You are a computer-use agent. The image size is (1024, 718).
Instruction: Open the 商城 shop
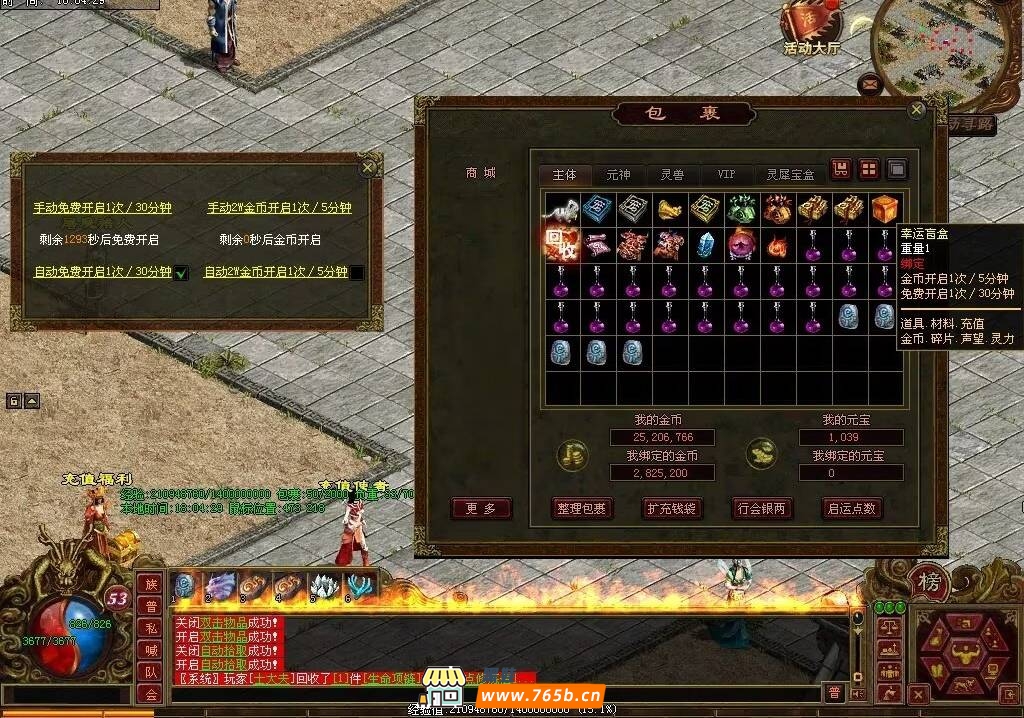[x=480, y=173]
